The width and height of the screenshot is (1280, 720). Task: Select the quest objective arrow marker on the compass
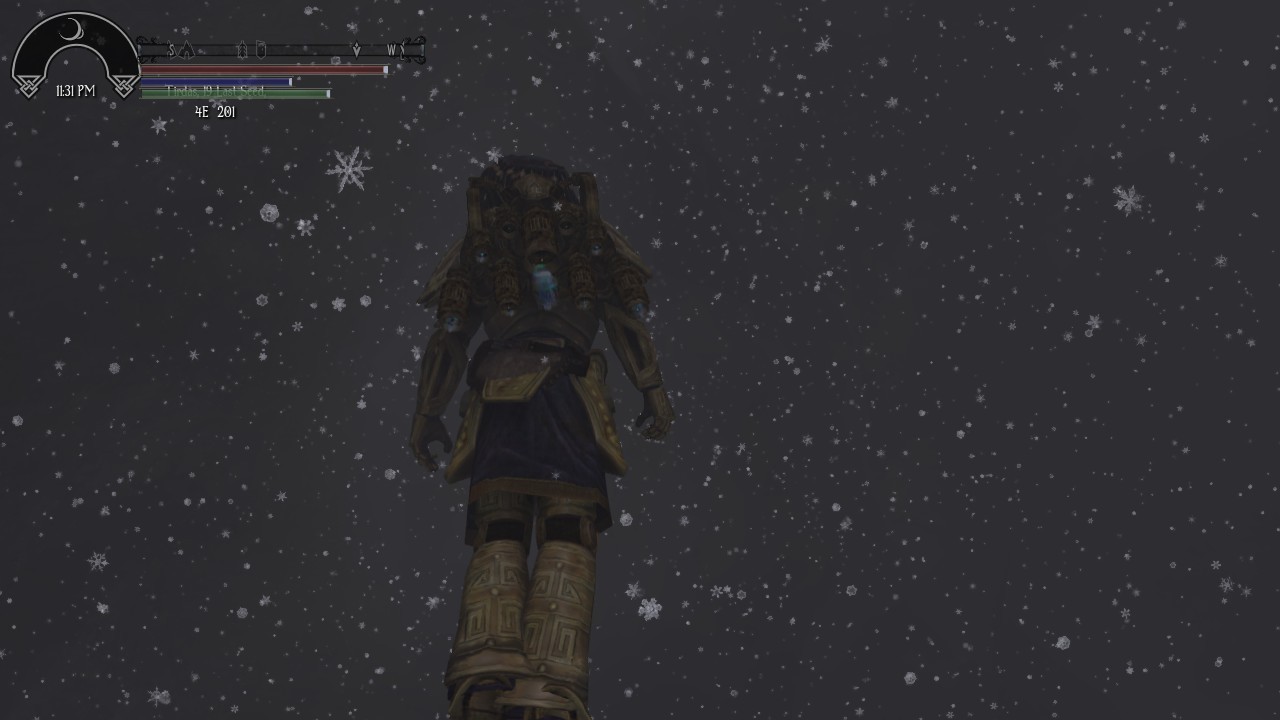click(357, 47)
